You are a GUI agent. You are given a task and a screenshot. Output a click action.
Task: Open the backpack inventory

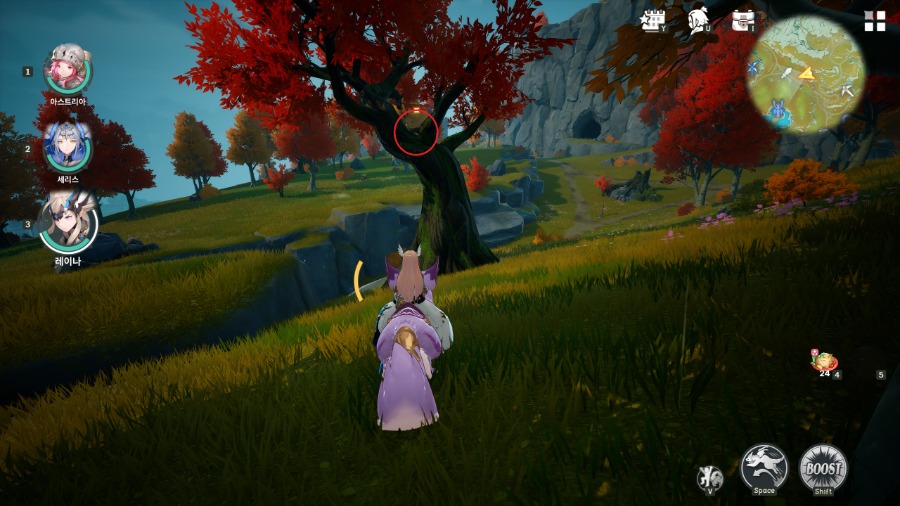[742, 20]
